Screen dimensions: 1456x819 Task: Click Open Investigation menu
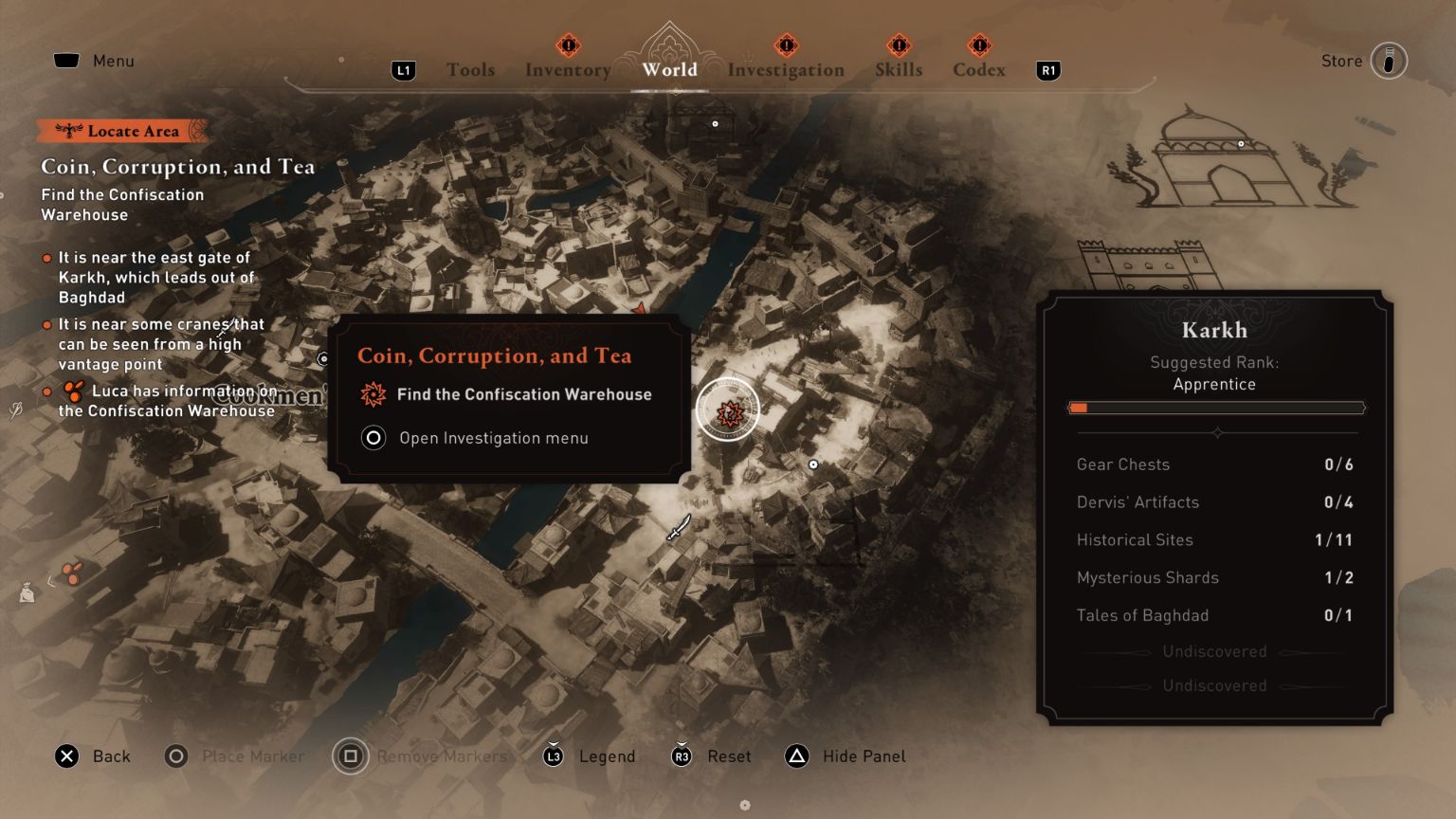(494, 437)
